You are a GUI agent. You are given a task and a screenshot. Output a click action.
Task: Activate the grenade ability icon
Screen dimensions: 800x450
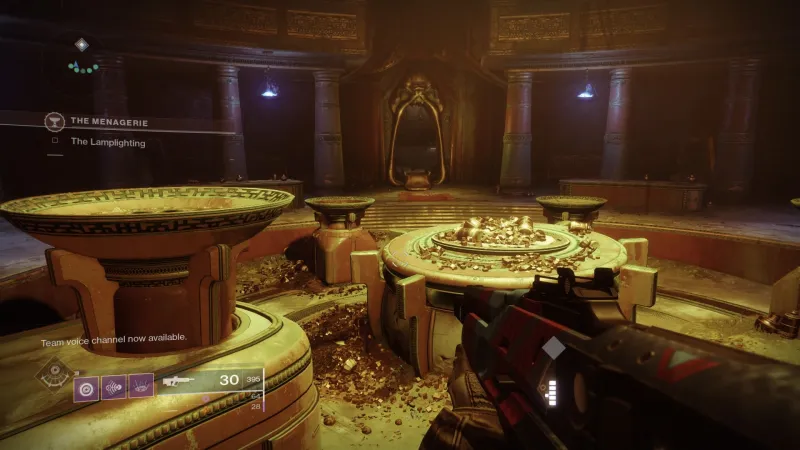point(86,387)
